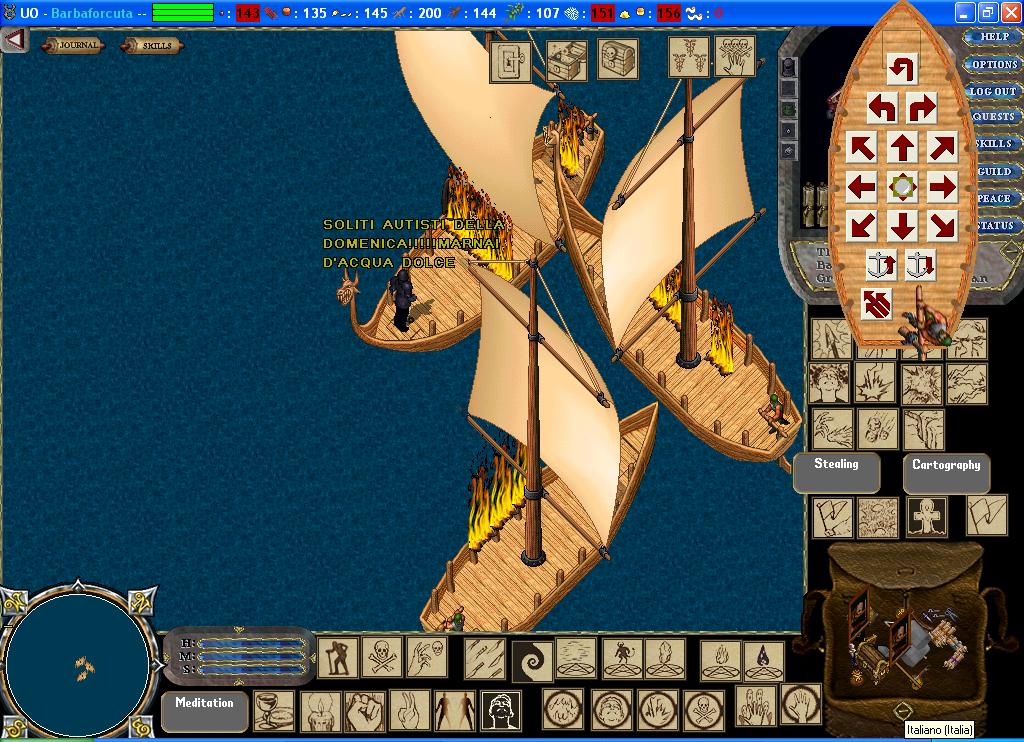The height and width of the screenshot is (742, 1024).
Task: Steer the ship forward with the up arrow
Action: (x=902, y=148)
